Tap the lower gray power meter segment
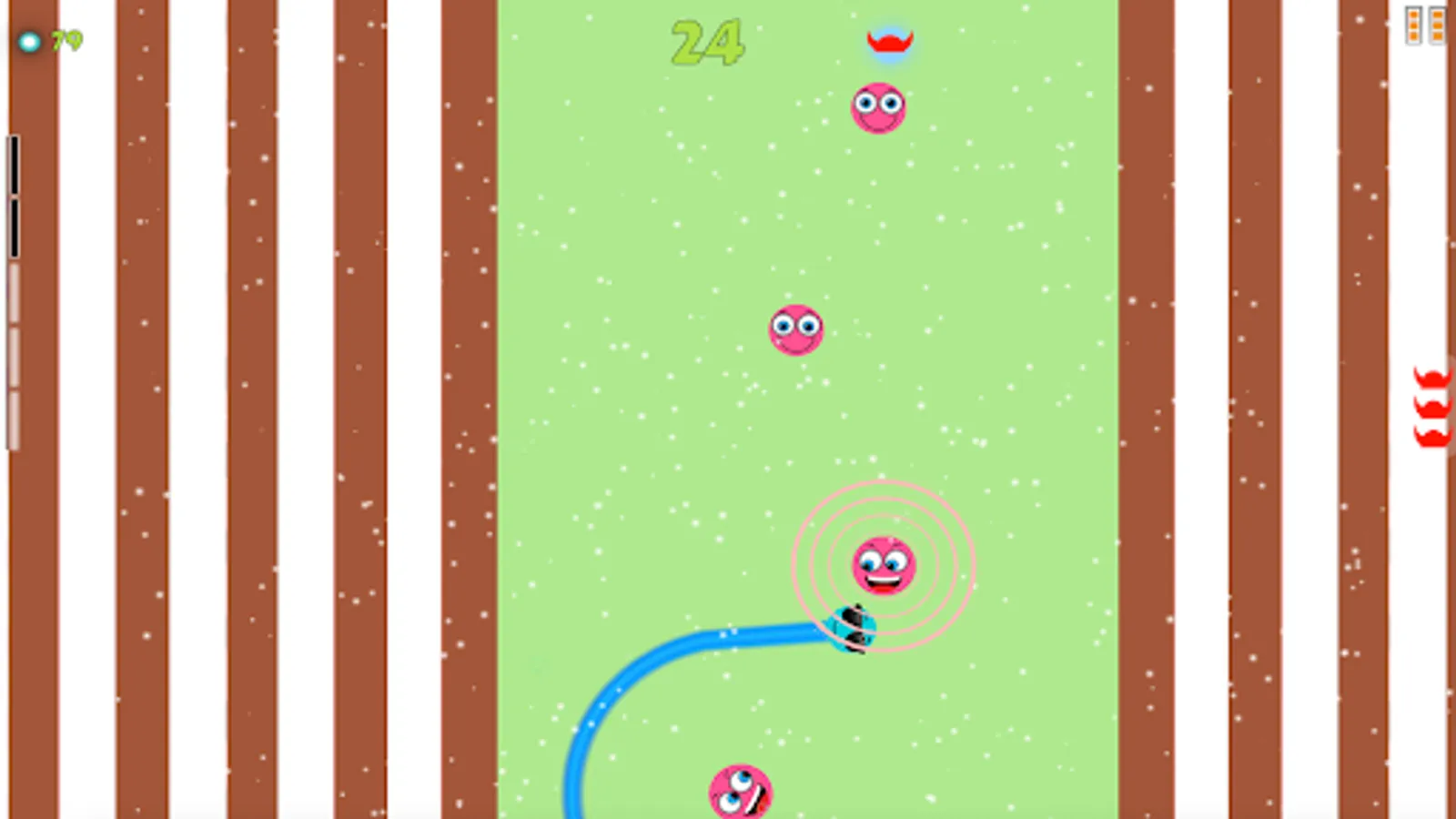Image resolution: width=1456 pixels, height=819 pixels. point(15,419)
